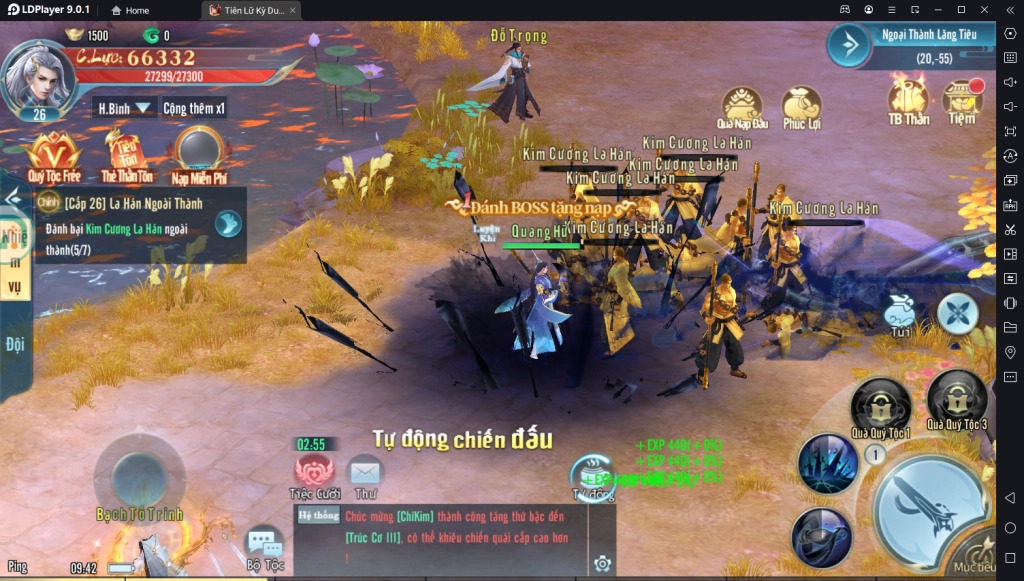
Task: Open the Tiệc Cưới wedding feast icon
Action: click(x=315, y=474)
